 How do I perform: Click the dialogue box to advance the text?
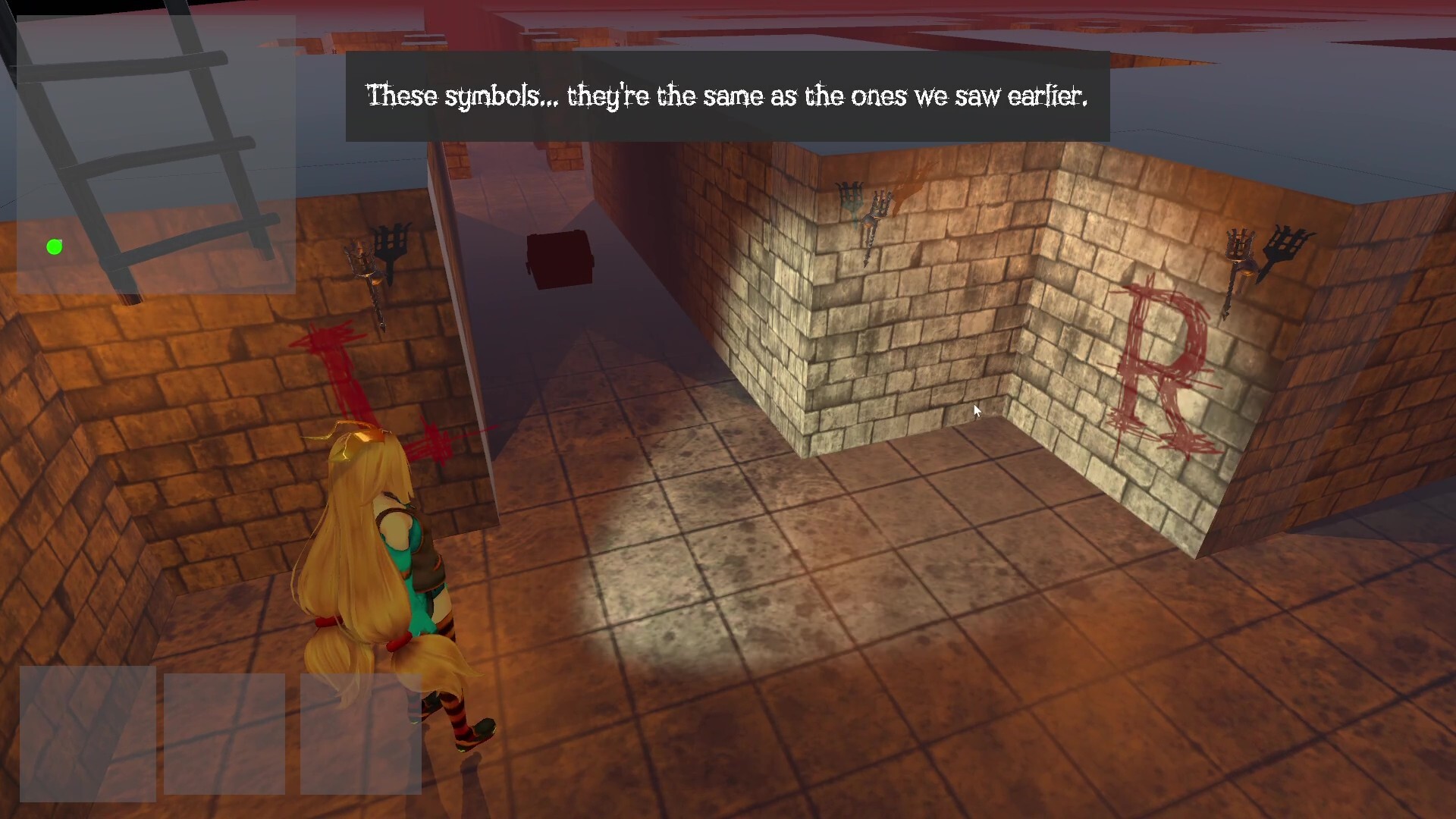(x=726, y=96)
